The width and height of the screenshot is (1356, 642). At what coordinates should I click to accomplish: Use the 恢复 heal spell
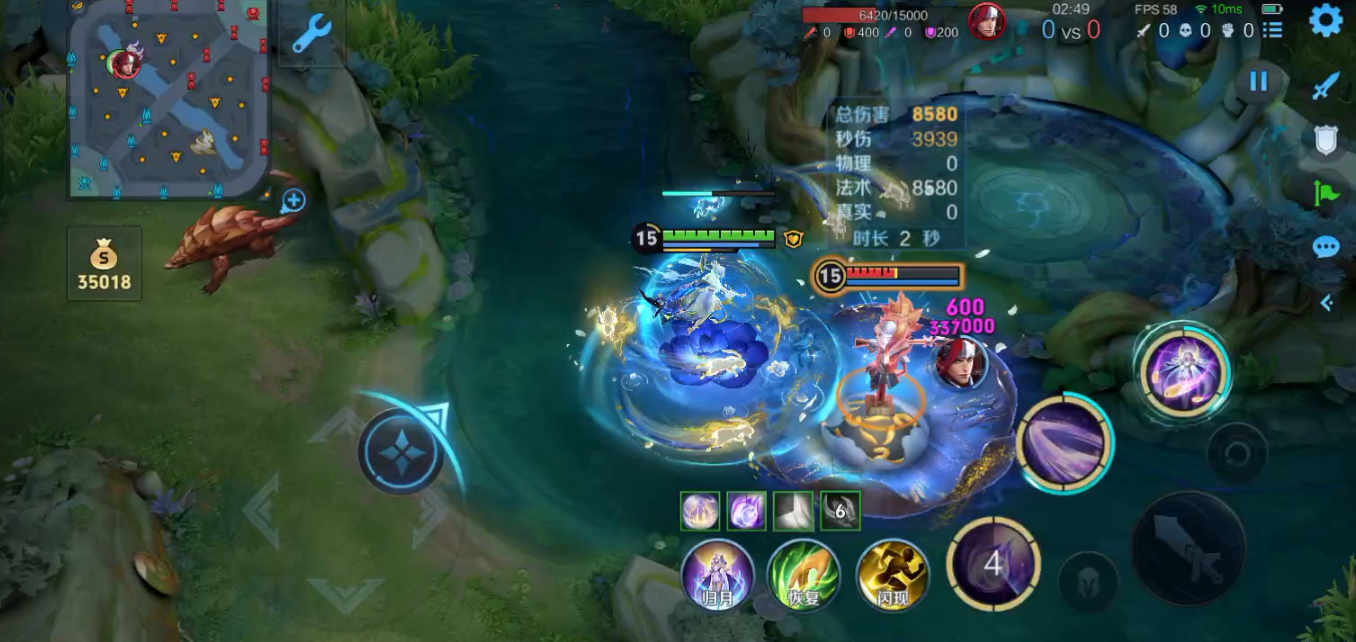click(x=803, y=575)
